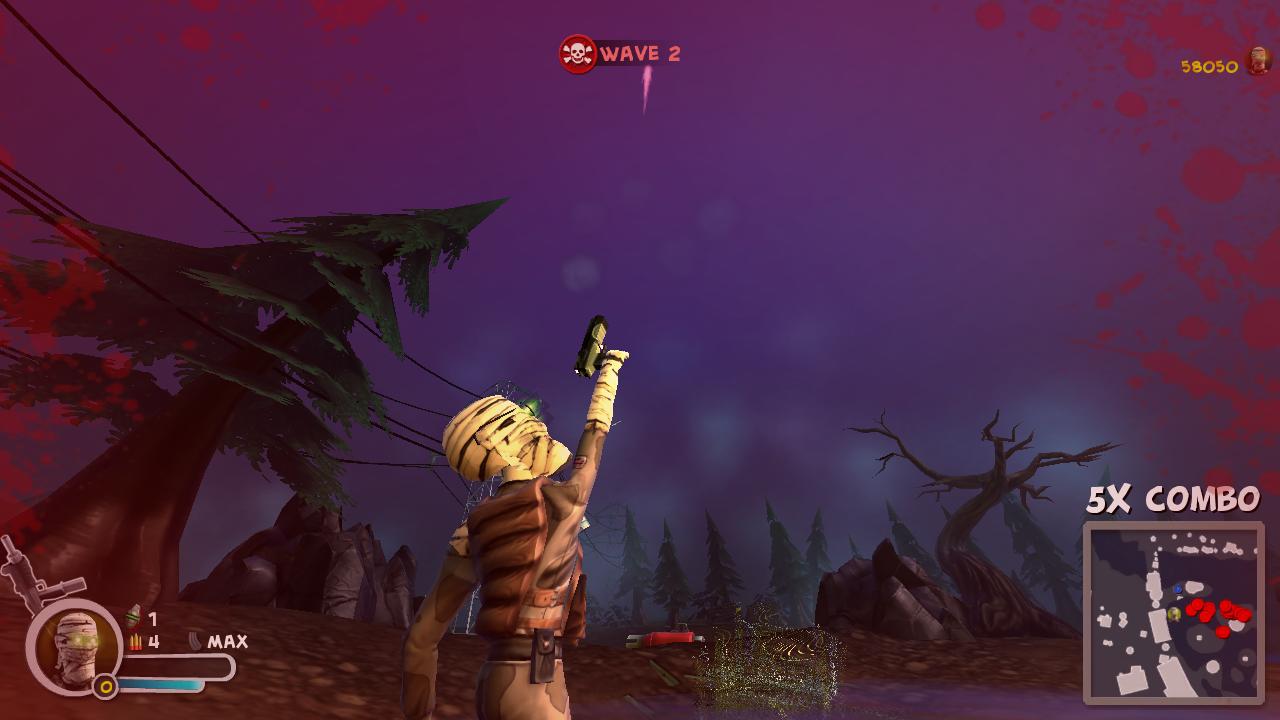Image resolution: width=1280 pixels, height=720 pixels.
Task: Select the player dot on the minimap
Action: click(1174, 612)
